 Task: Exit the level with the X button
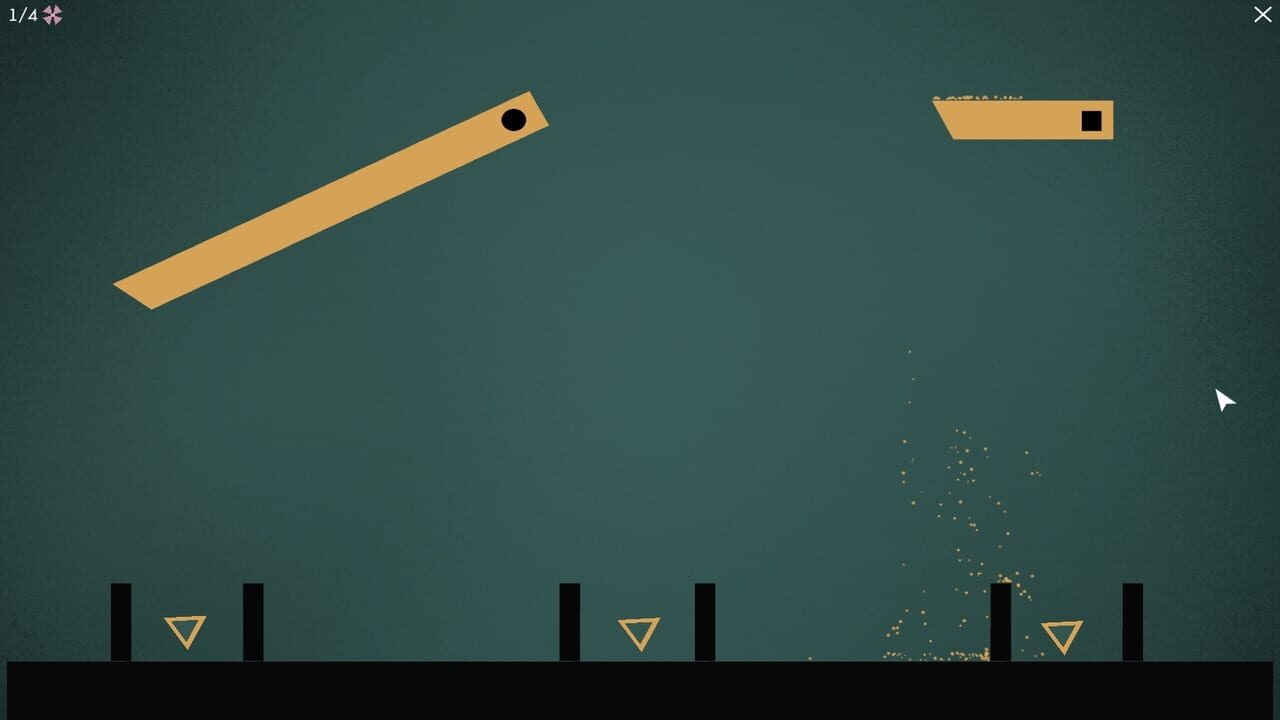(x=1262, y=15)
